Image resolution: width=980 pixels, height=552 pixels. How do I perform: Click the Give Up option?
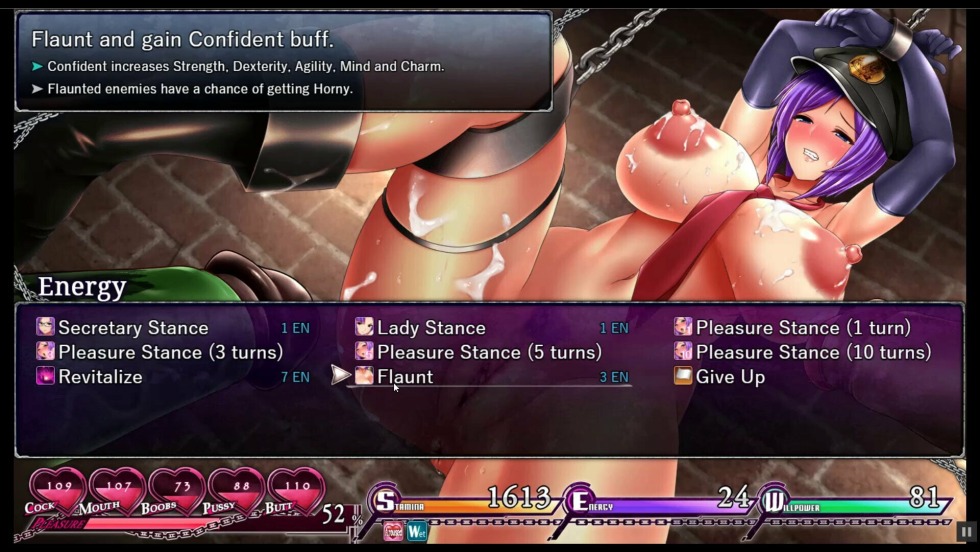coord(730,377)
